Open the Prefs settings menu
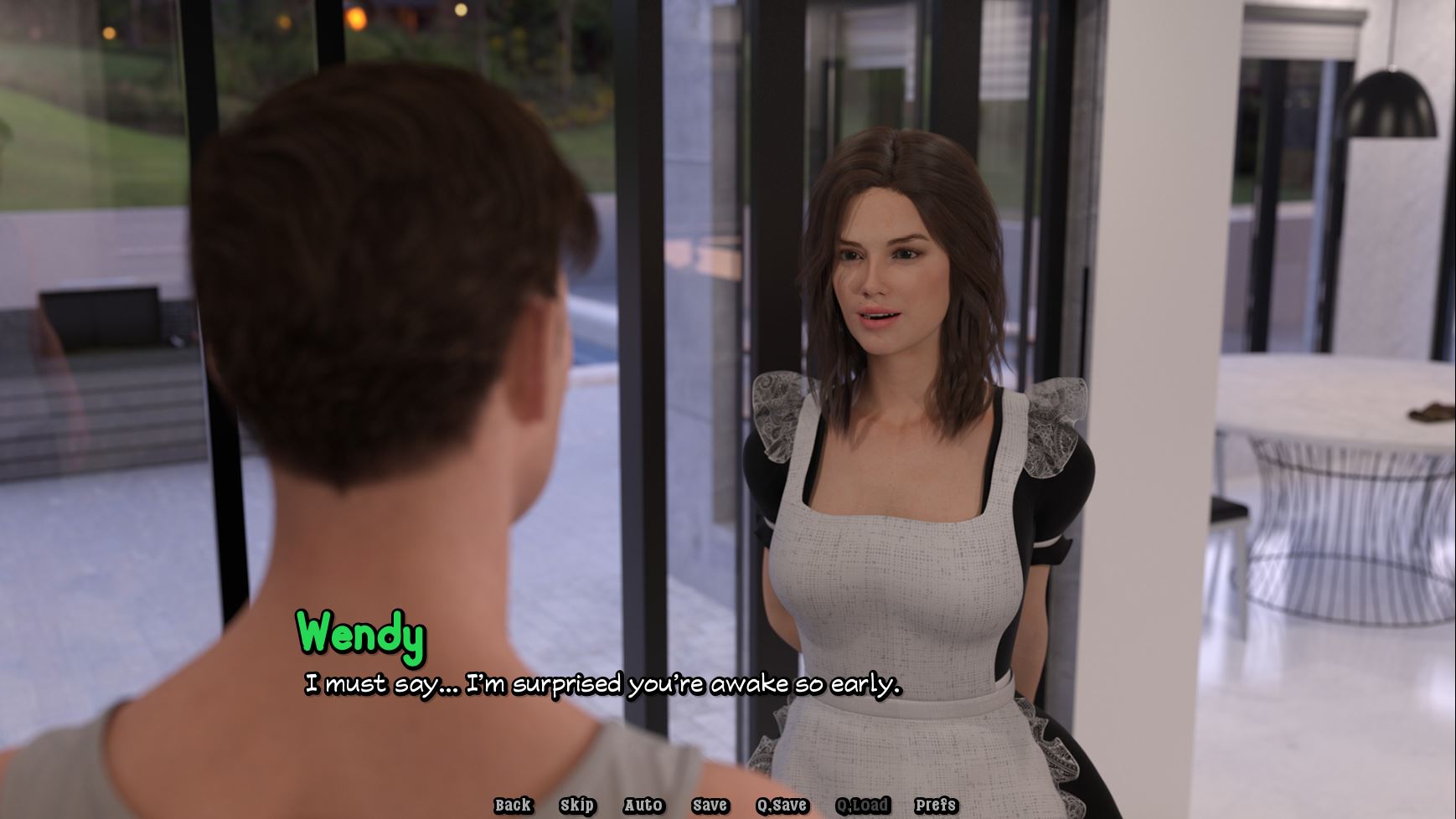 936,805
